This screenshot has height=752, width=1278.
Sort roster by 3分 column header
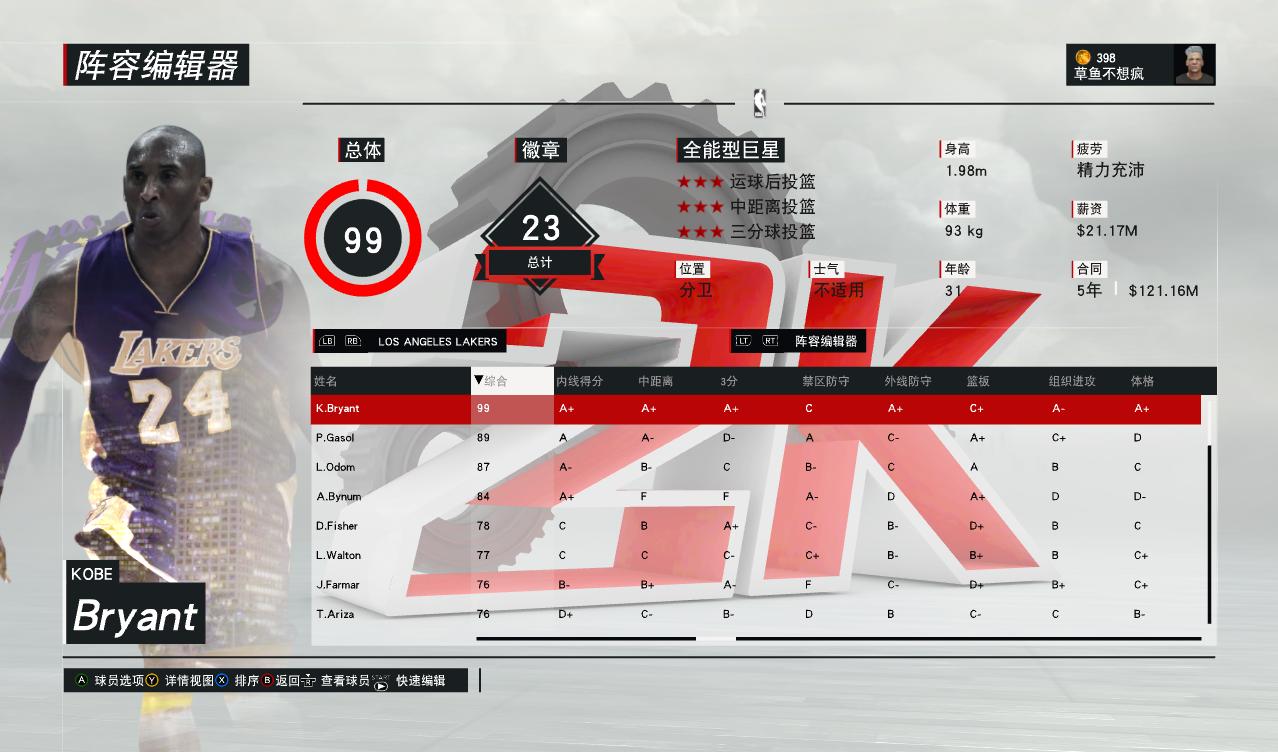(x=730, y=381)
